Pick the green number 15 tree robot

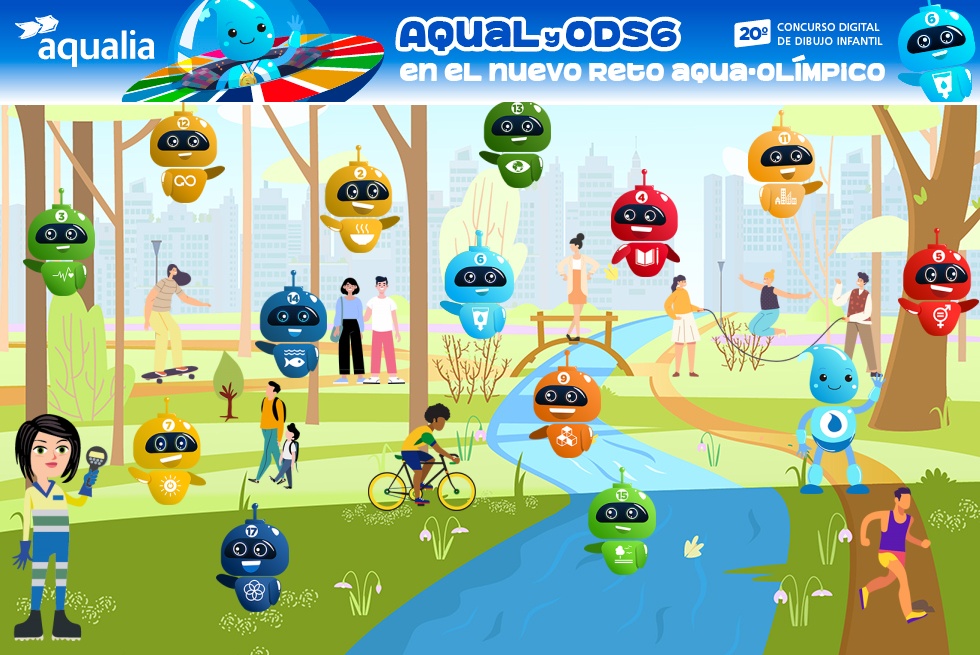tap(621, 524)
